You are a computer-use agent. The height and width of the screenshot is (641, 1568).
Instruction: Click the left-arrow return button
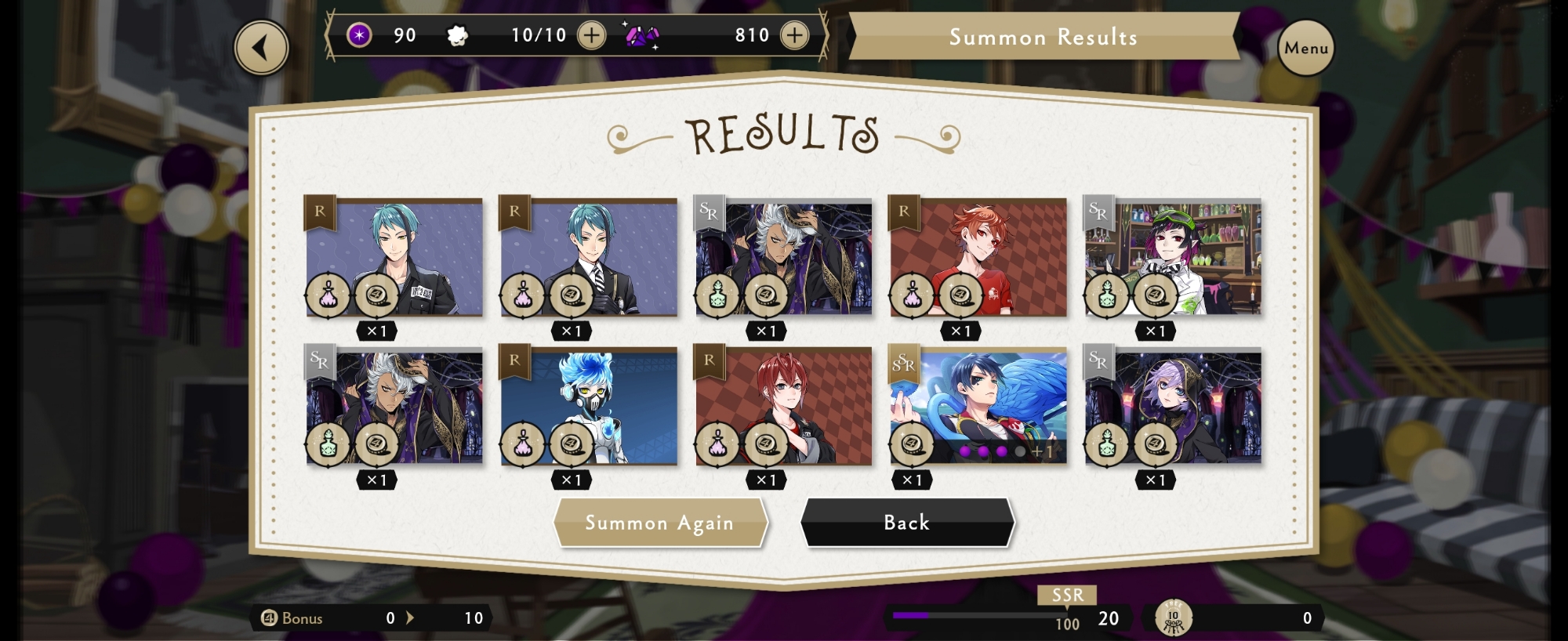tap(261, 48)
